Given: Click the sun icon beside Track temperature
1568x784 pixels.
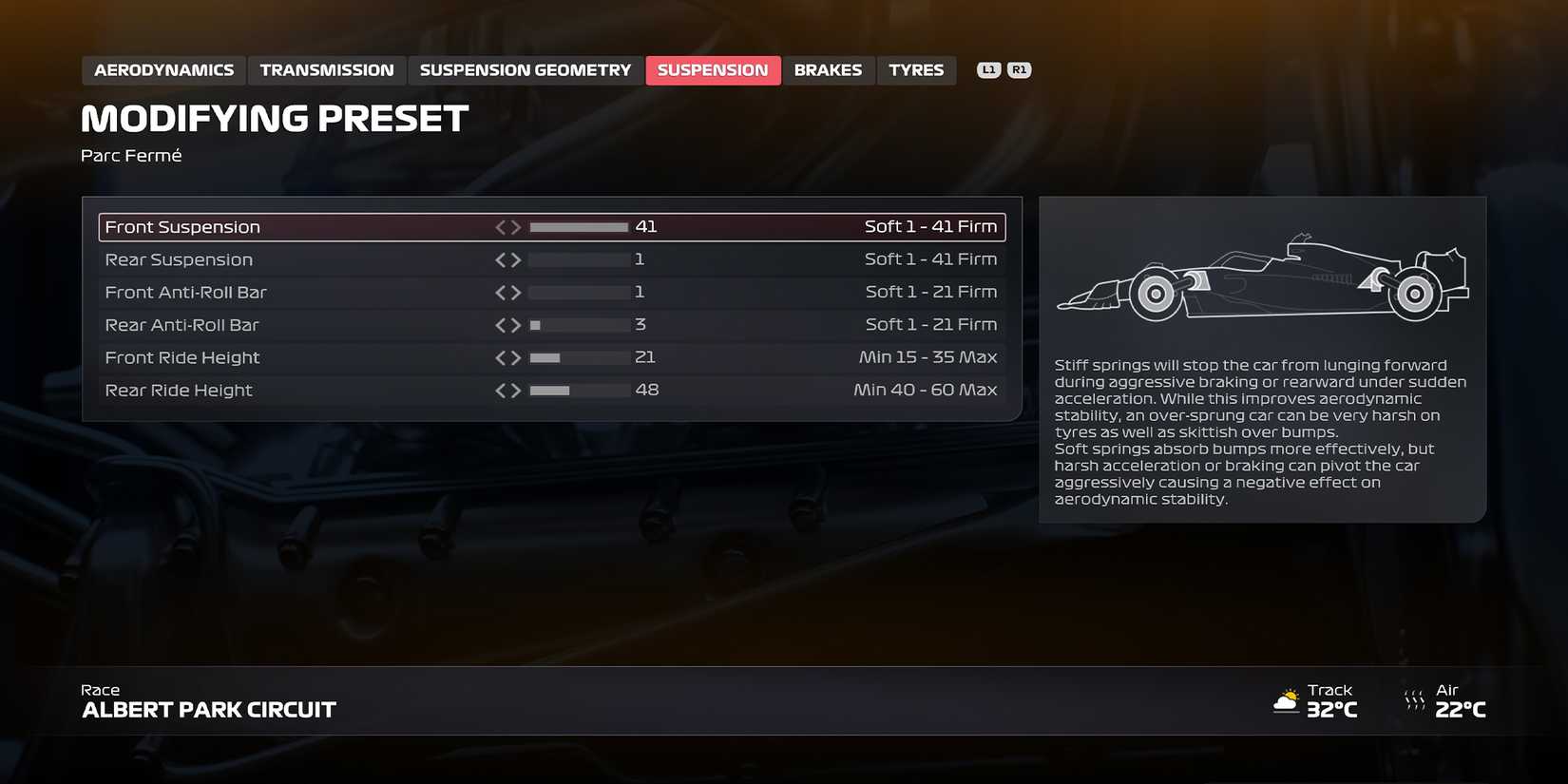Looking at the screenshot, I should coord(1288,701).
